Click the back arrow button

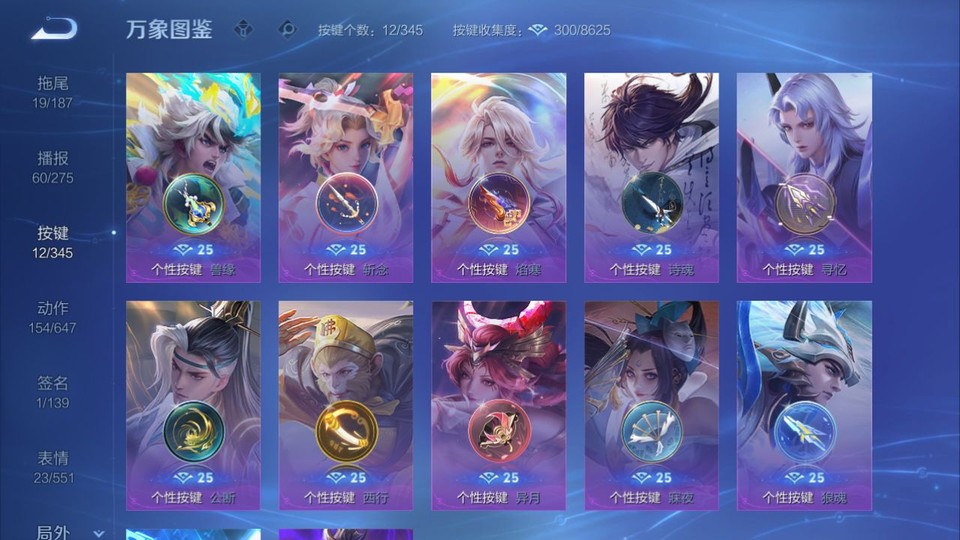pyautogui.click(x=54, y=28)
